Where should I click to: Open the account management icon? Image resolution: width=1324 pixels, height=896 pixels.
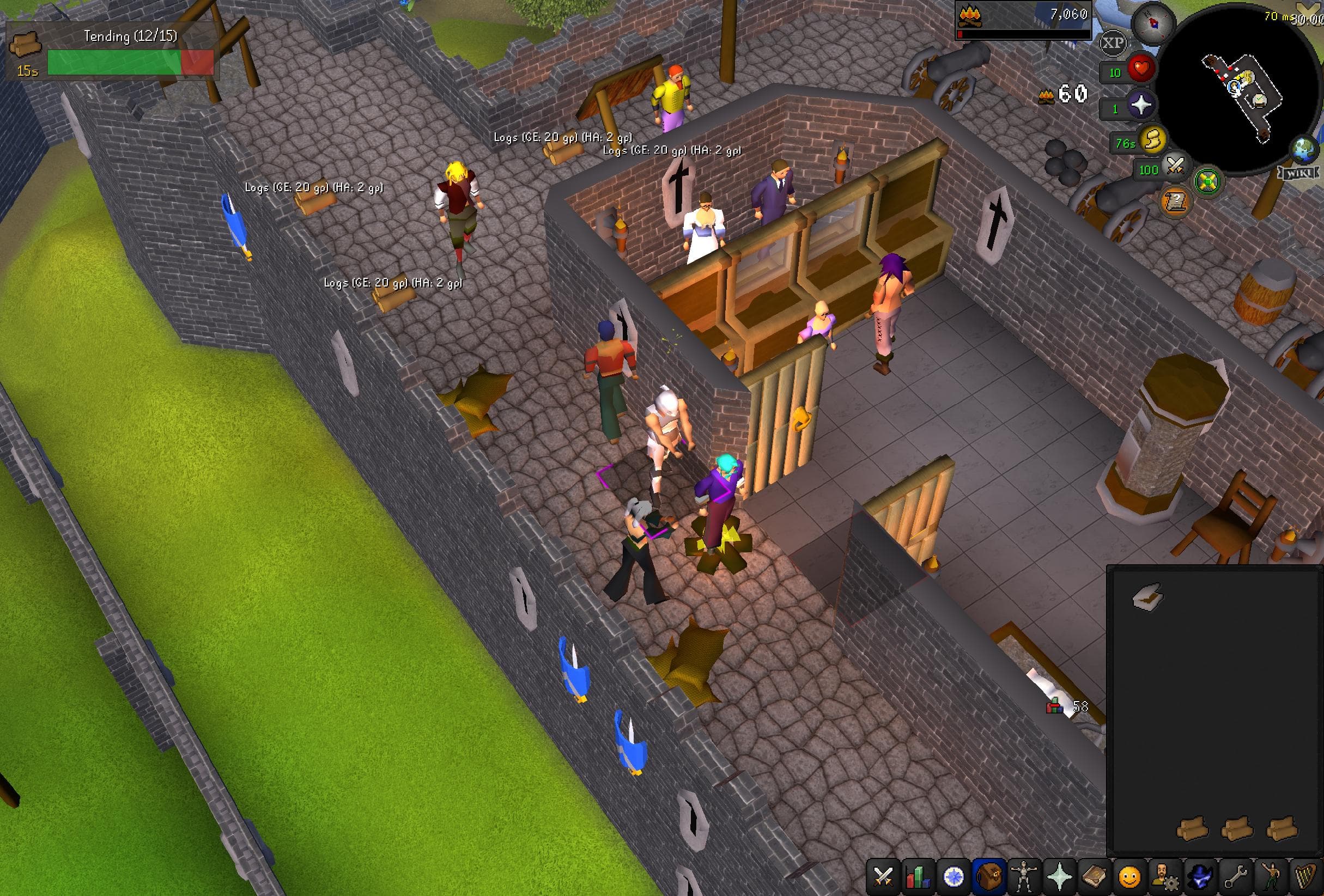1165,877
